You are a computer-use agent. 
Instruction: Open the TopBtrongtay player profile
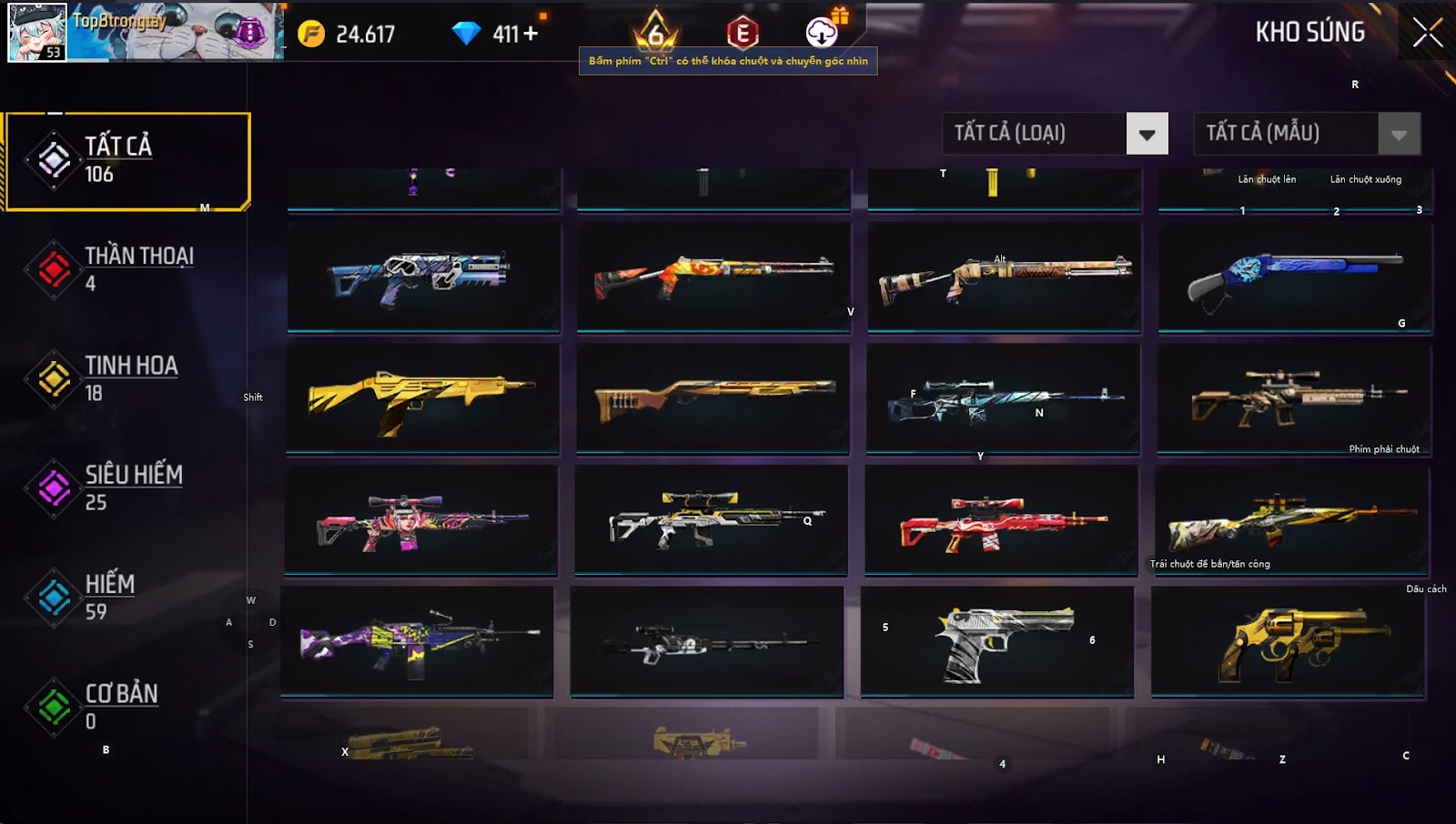click(146, 32)
